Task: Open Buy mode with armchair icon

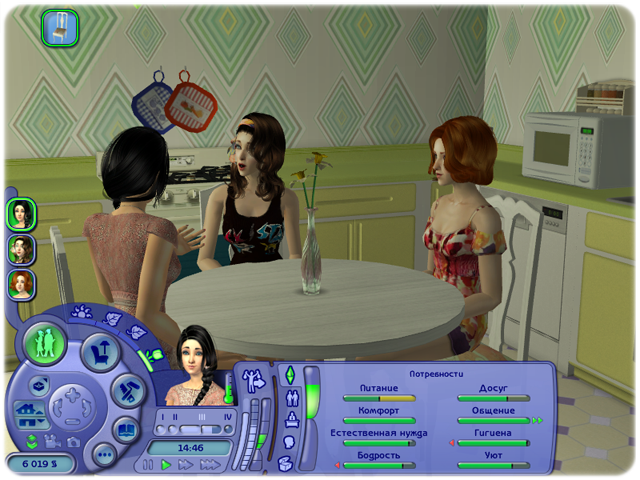Action: click(101, 352)
